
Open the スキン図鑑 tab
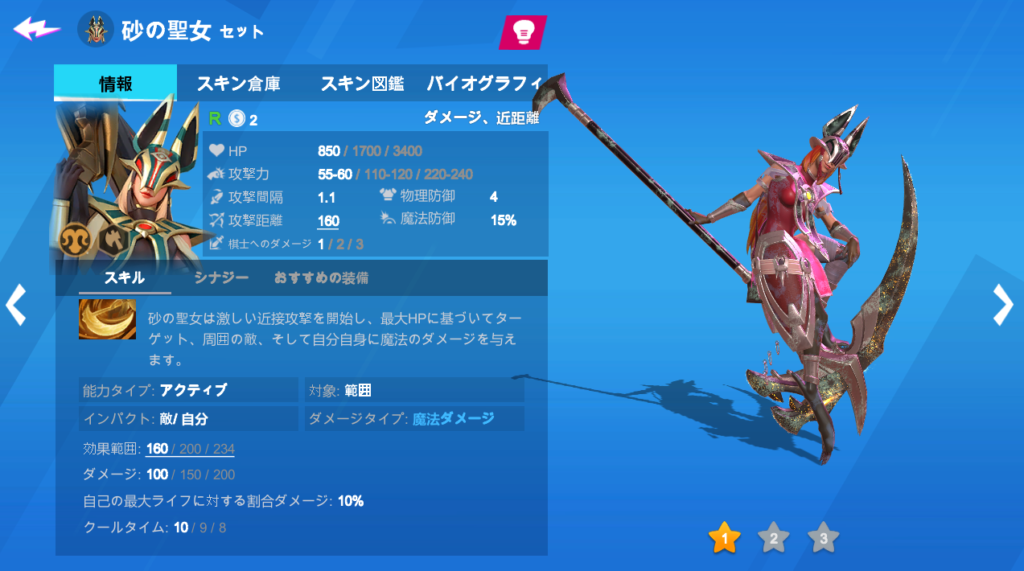click(x=361, y=83)
